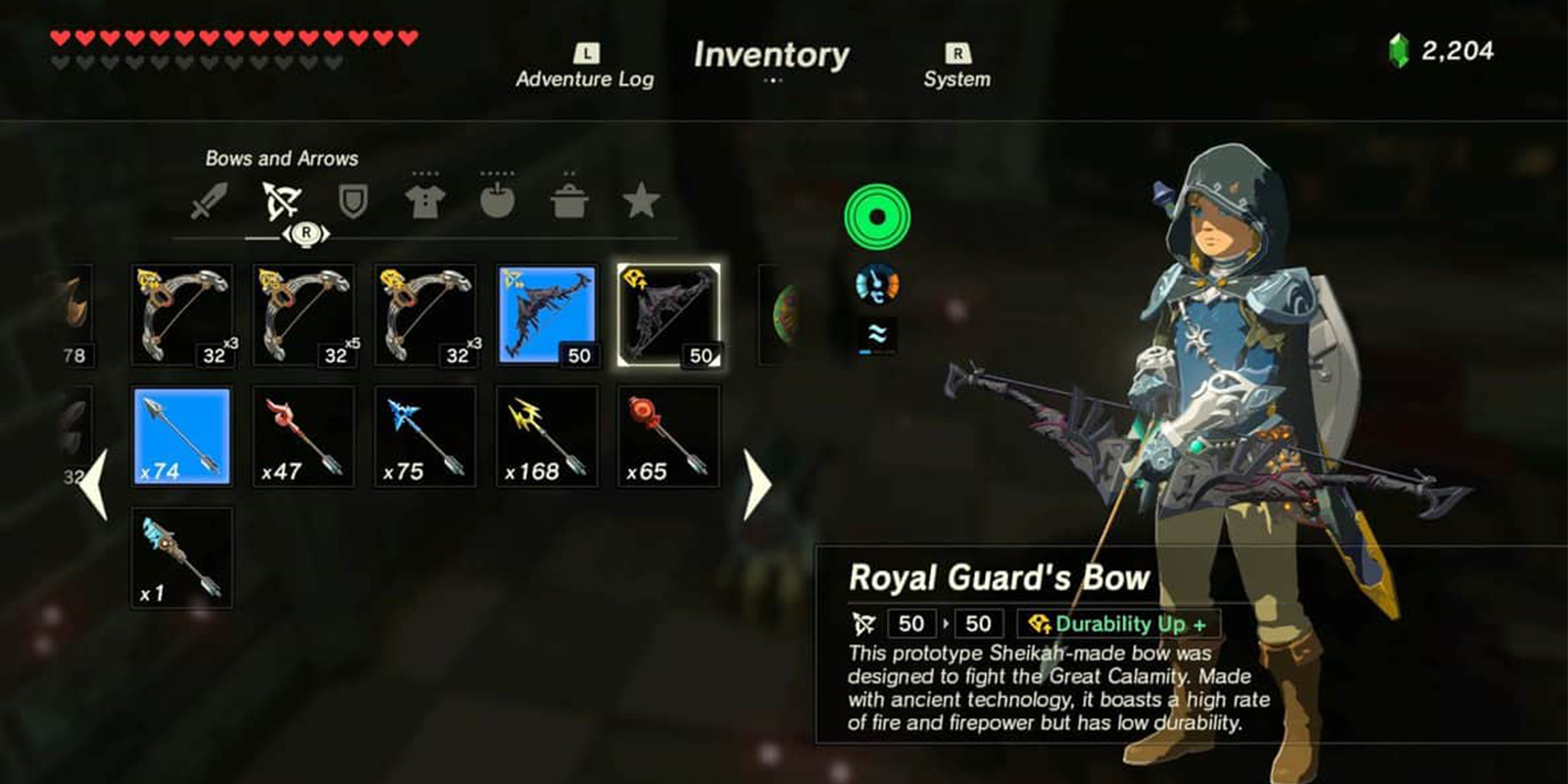Click the bow damage stat icon
Viewport: 1568px width, 784px height.
(x=863, y=623)
